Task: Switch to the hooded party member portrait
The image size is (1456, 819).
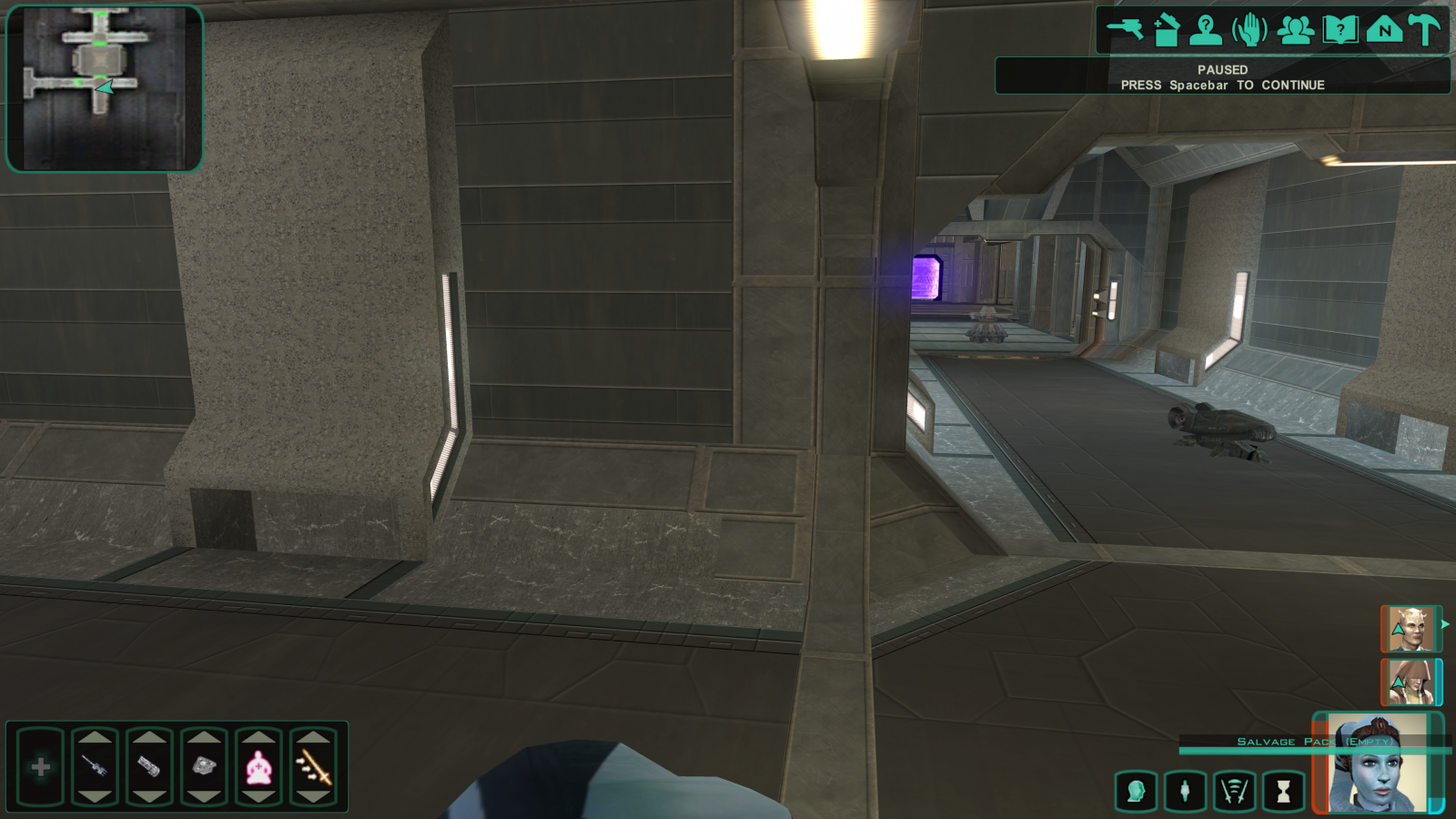Action: click(x=1410, y=682)
